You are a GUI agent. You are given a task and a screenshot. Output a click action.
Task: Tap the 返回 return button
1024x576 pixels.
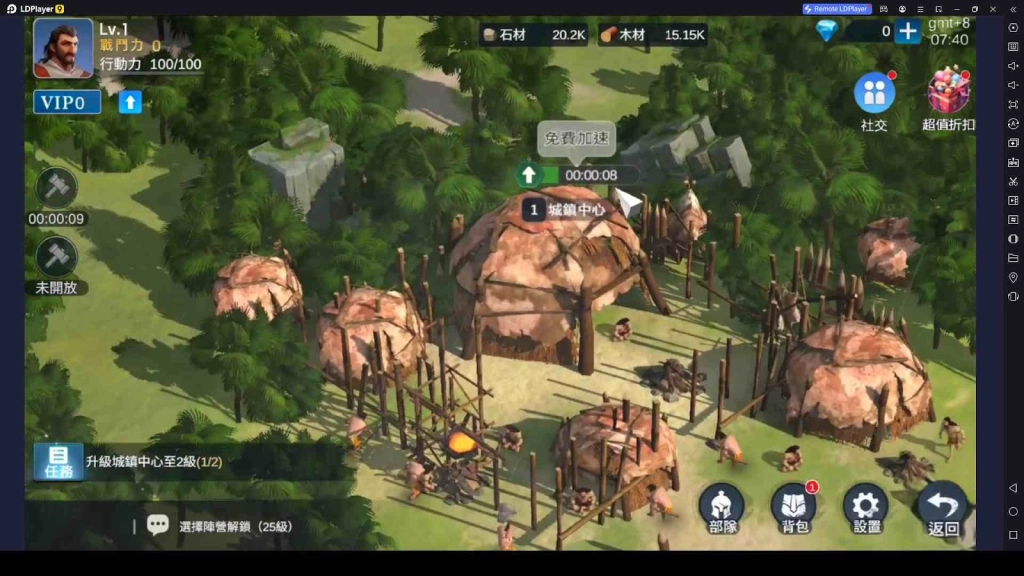942,507
